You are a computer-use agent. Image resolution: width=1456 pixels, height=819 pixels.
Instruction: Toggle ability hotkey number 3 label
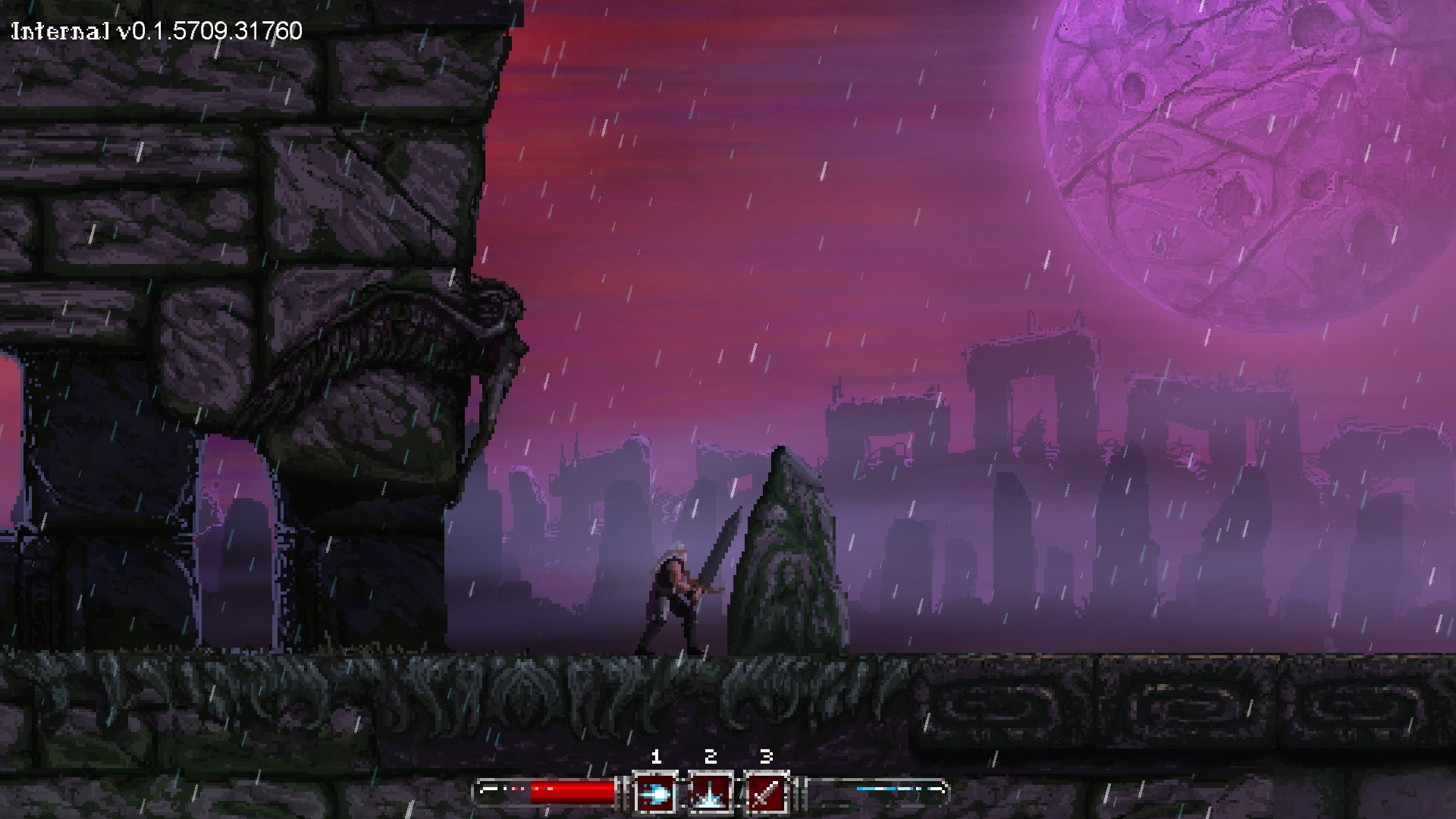[x=766, y=756]
